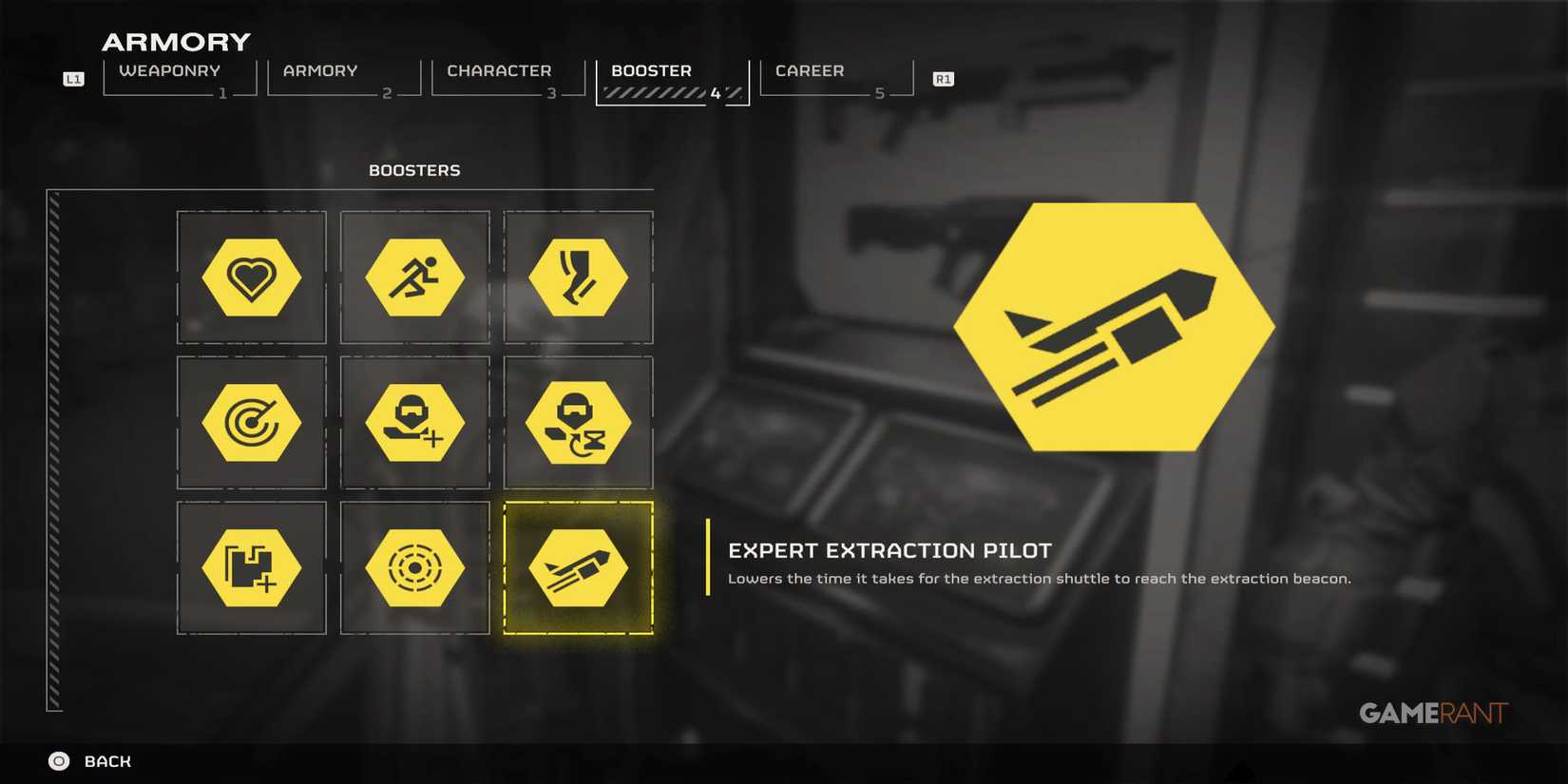
Task: Click the R1 shoulder button indicator
Action: pyautogui.click(x=942, y=79)
